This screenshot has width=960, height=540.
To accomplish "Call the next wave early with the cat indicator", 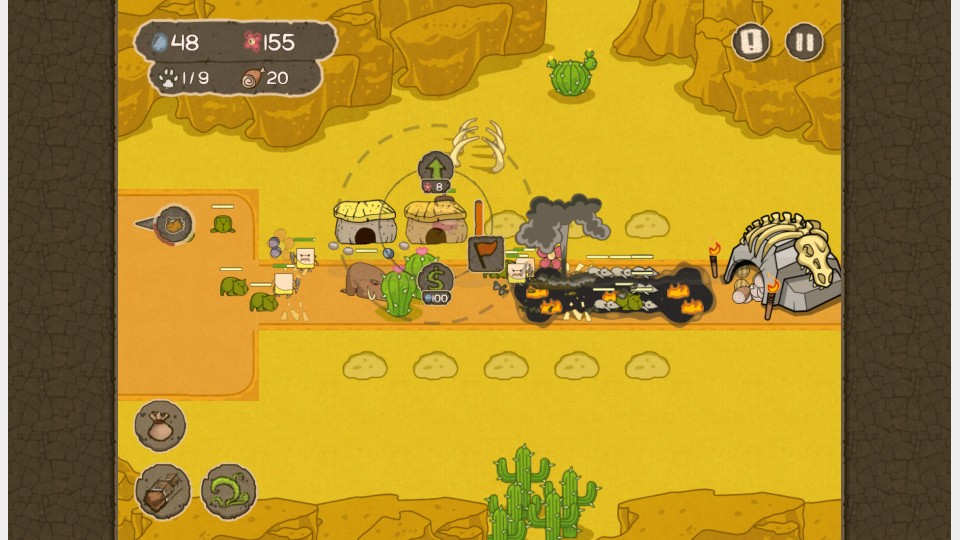I will [x=174, y=224].
